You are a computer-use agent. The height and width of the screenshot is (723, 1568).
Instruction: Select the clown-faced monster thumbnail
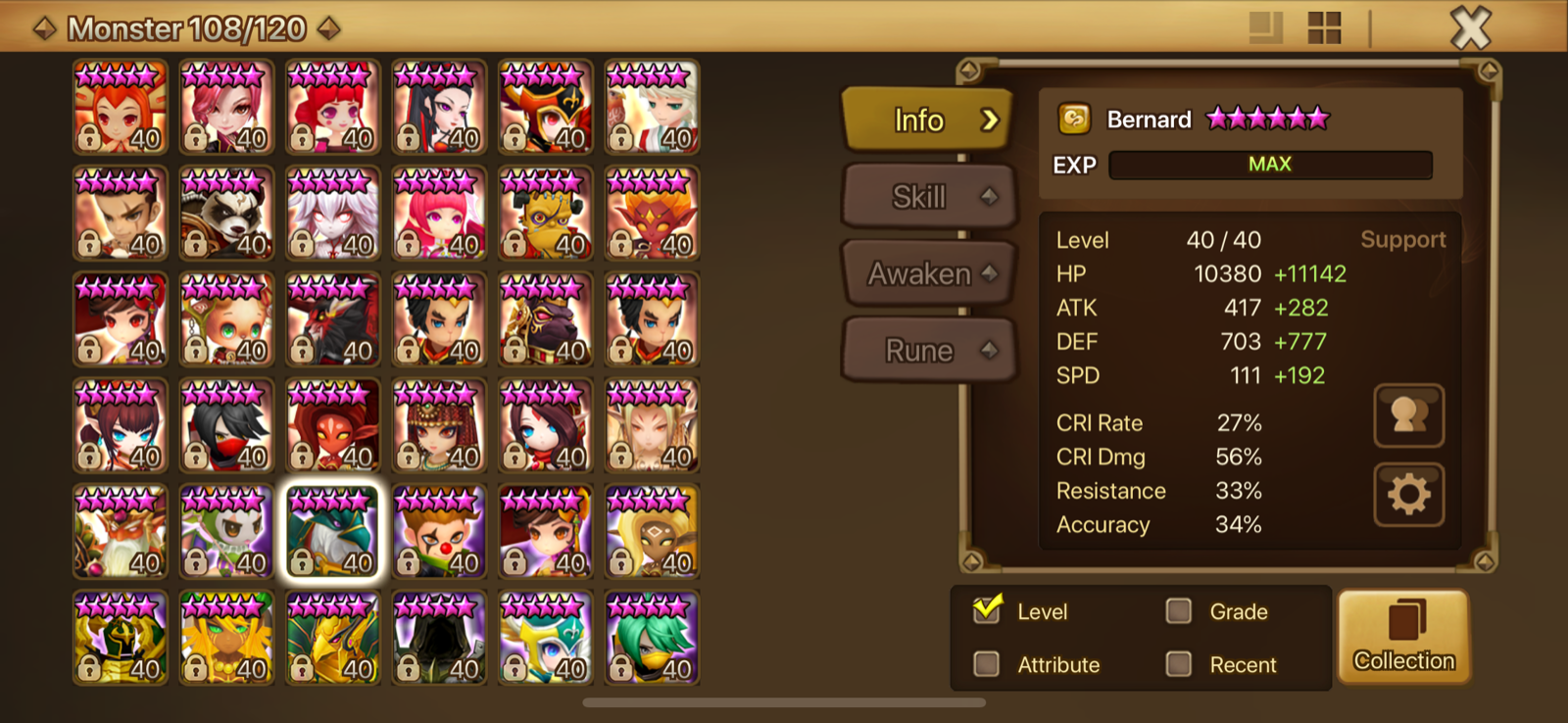point(438,532)
